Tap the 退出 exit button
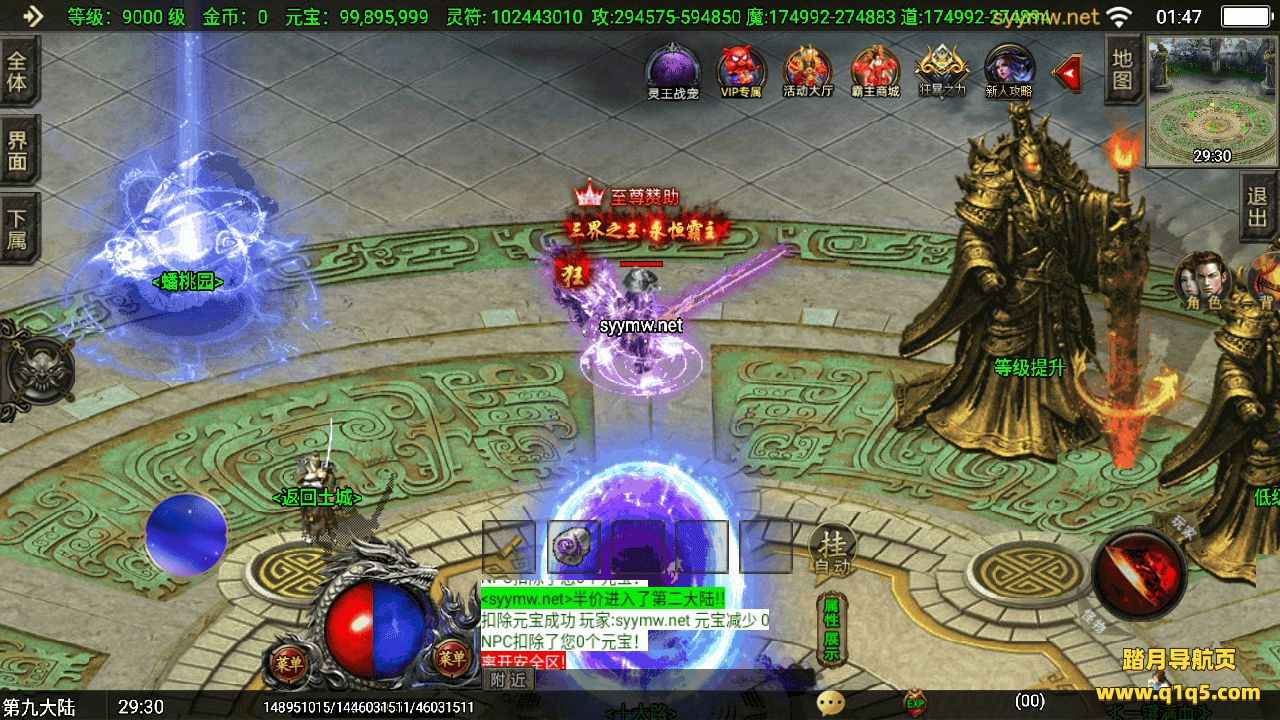This screenshot has width=1280, height=720. pos(1258,207)
